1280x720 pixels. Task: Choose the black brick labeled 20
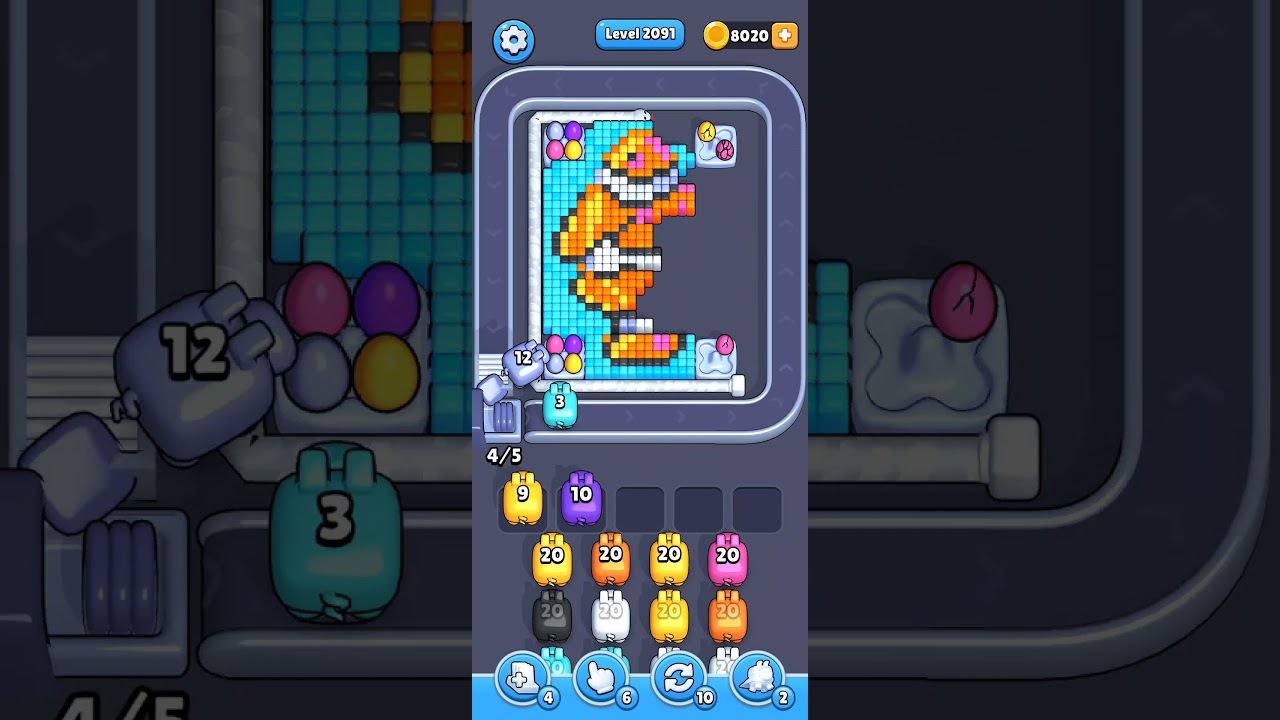tap(551, 612)
